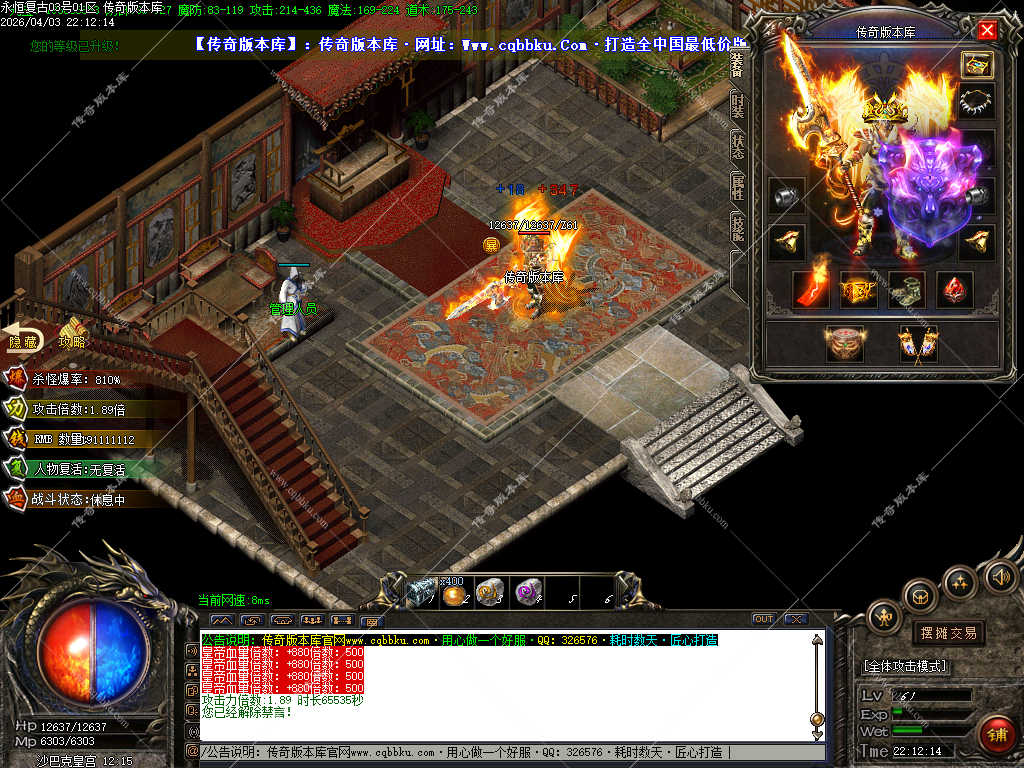Click the treasure chest icon in equipment panel
Image resolution: width=1024 pixels, height=768 pixels.
(977, 65)
